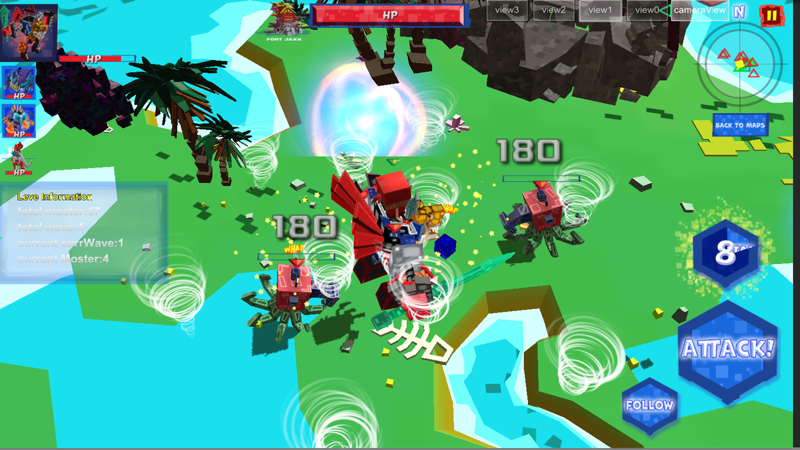Activate the FOLLOW command button
This screenshot has height=450, width=800.
click(650, 405)
